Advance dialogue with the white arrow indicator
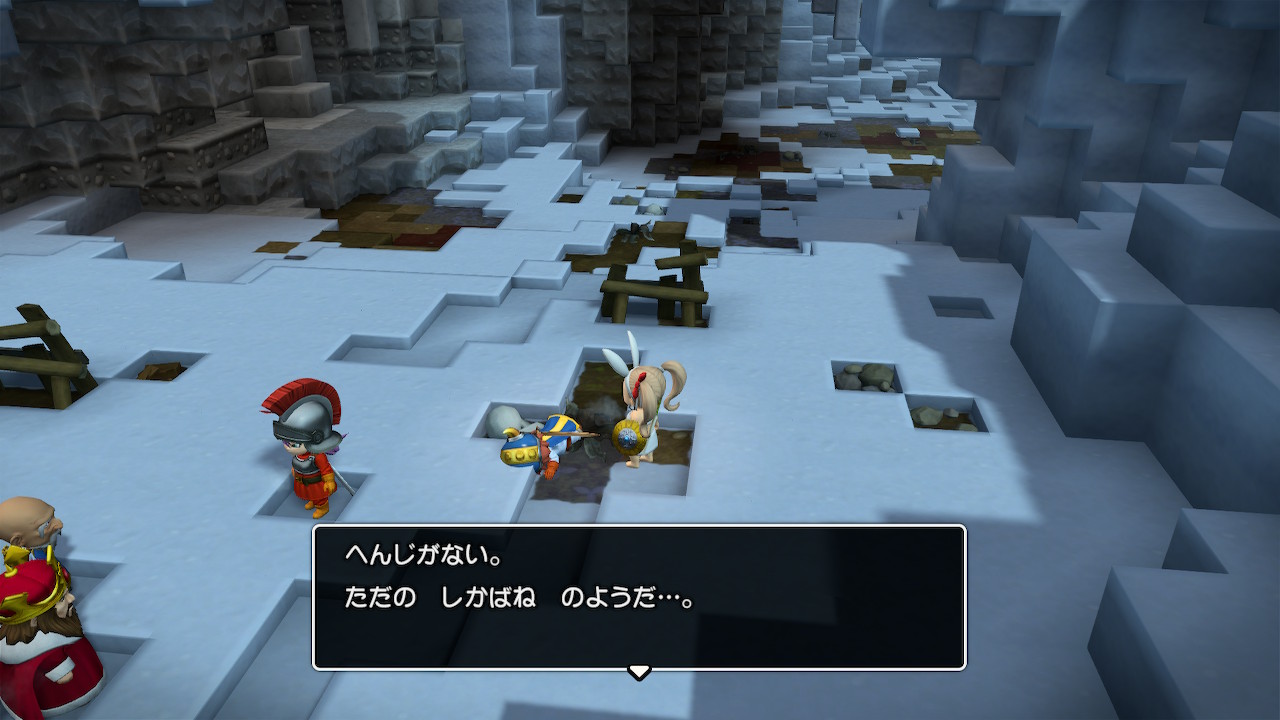1280x720 pixels. [x=639, y=671]
